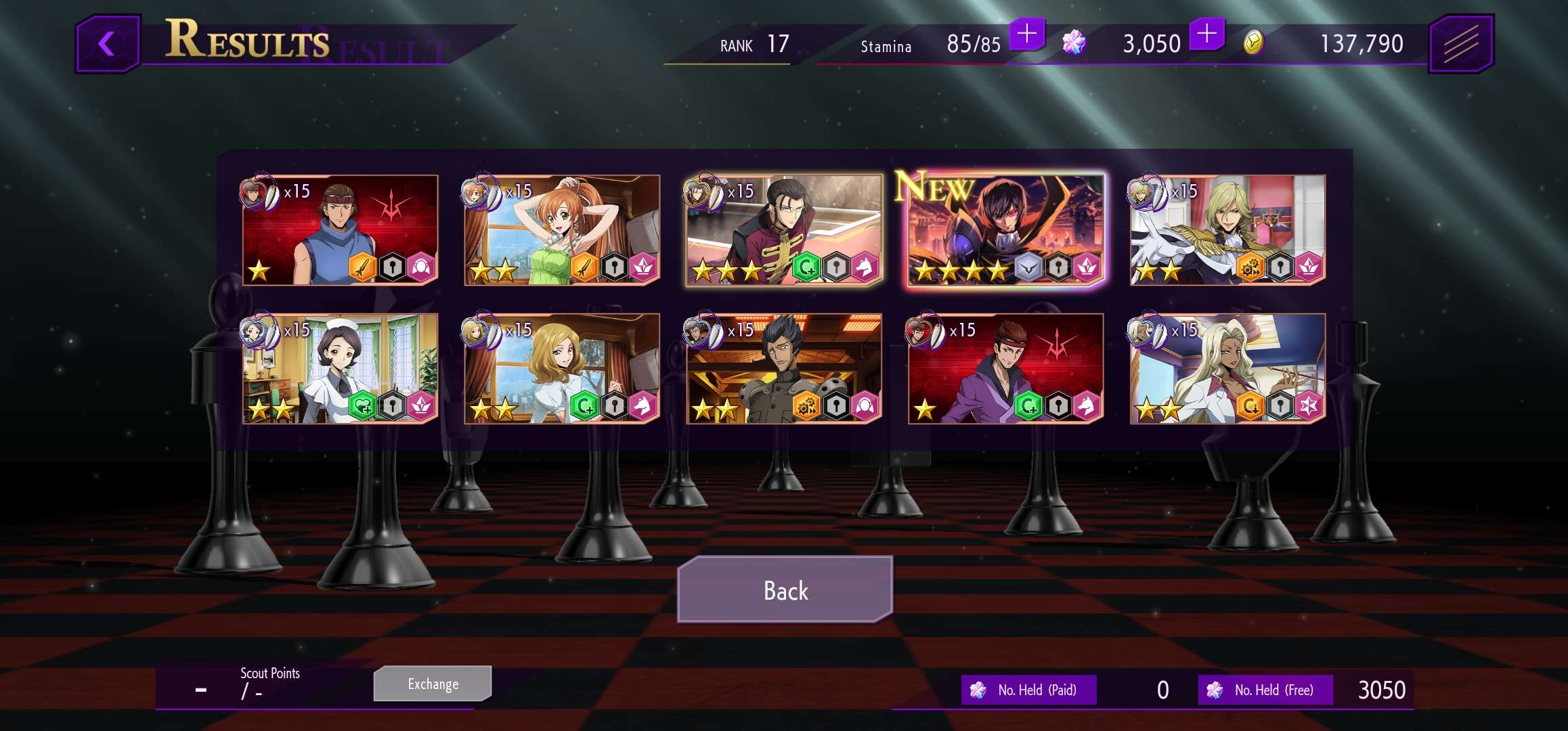Open the Scout Points Exchange
Viewport: 1568px width, 731px height.
coord(433,684)
